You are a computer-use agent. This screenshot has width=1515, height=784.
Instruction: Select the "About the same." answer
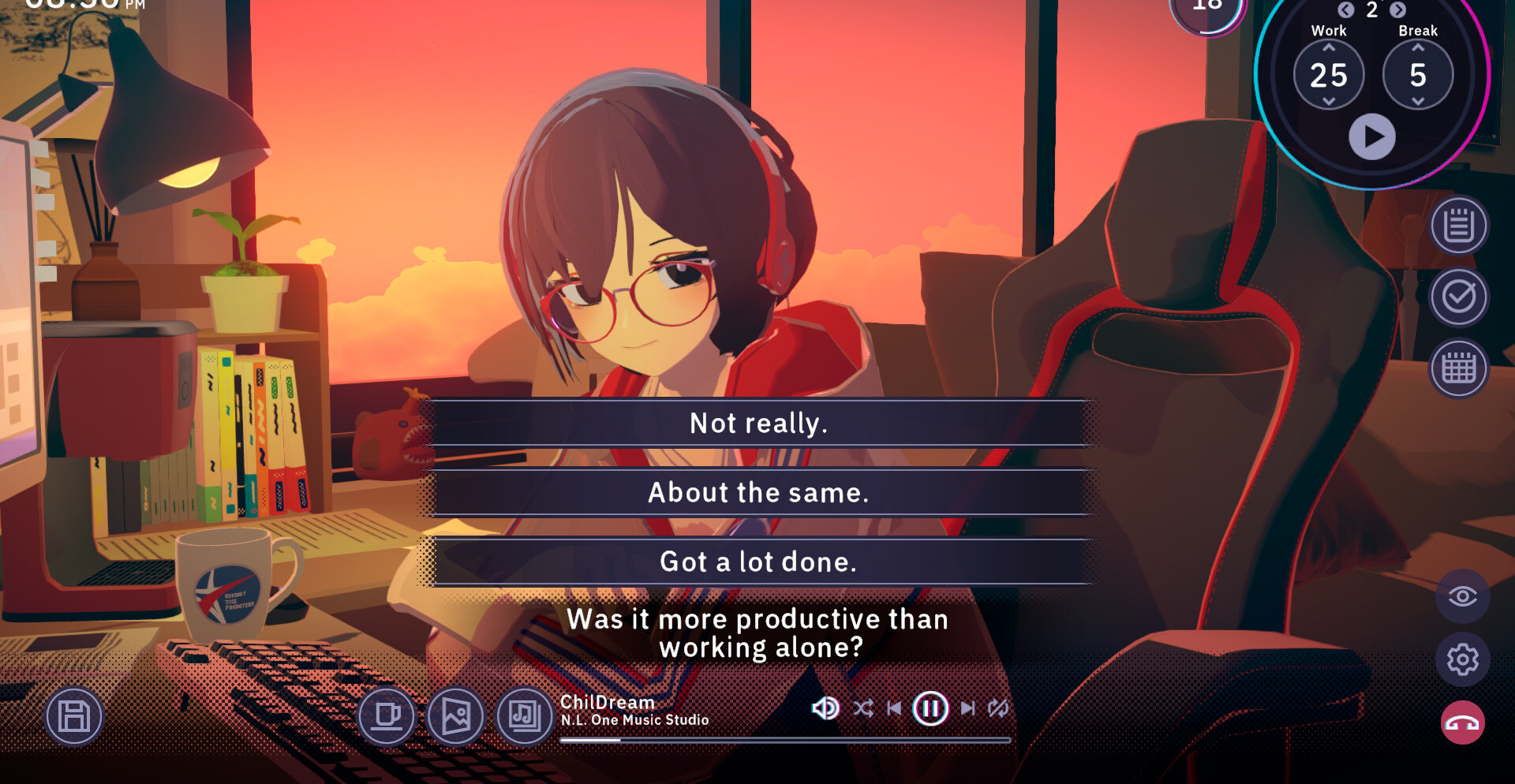(758, 493)
